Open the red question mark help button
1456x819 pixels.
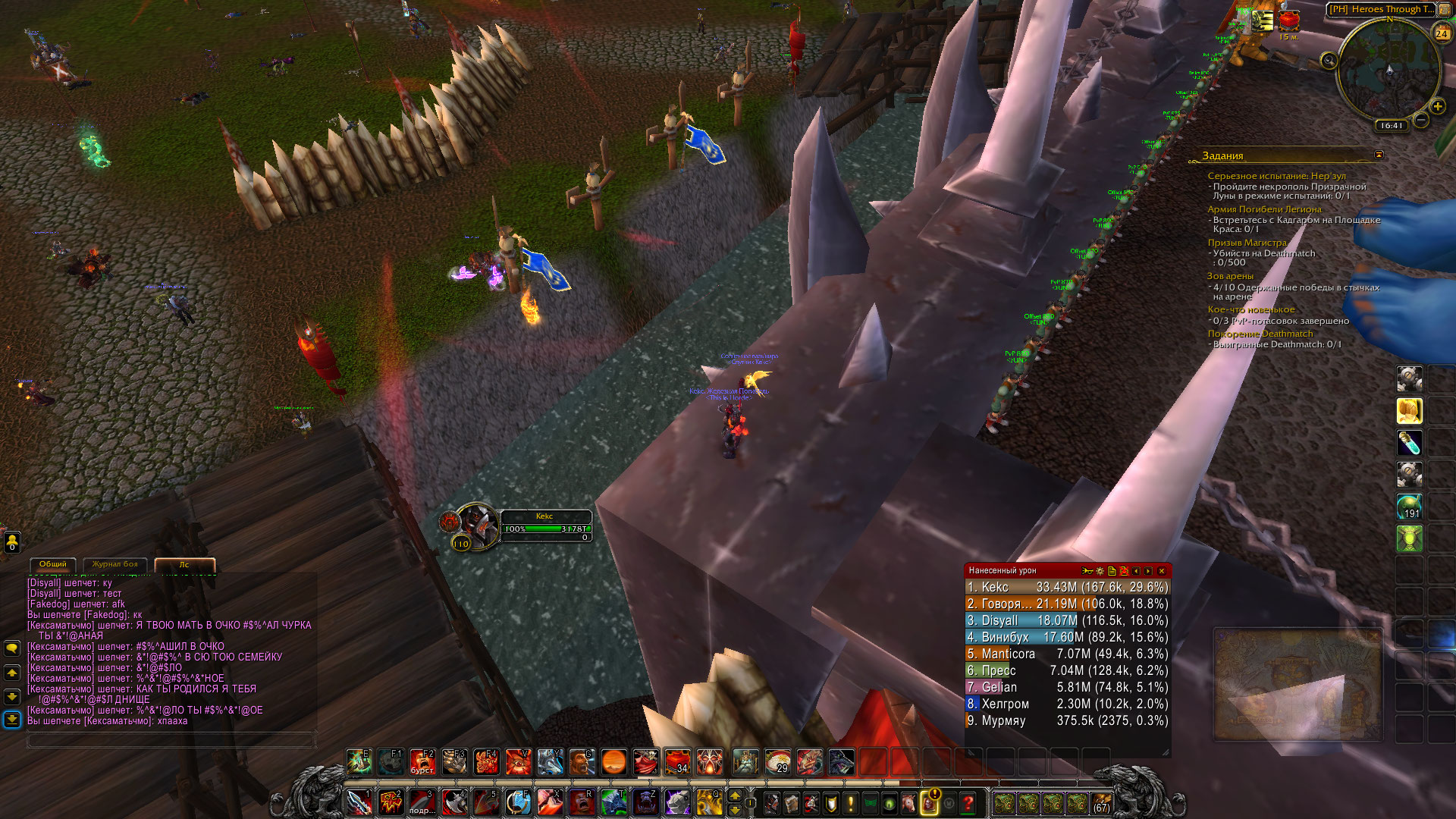968,802
